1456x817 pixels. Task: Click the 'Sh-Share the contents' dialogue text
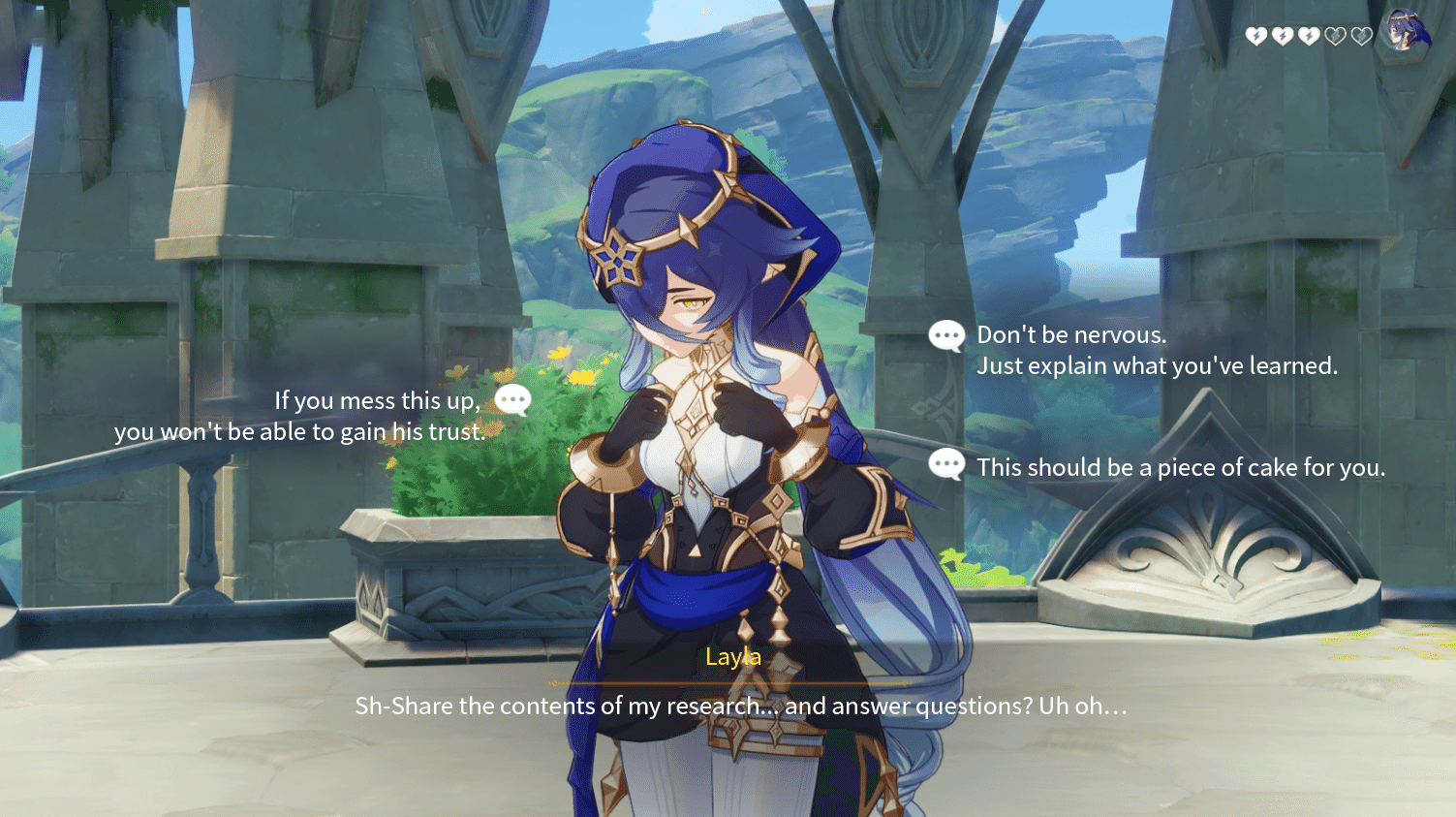pyautogui.click(x=741, y=706)
